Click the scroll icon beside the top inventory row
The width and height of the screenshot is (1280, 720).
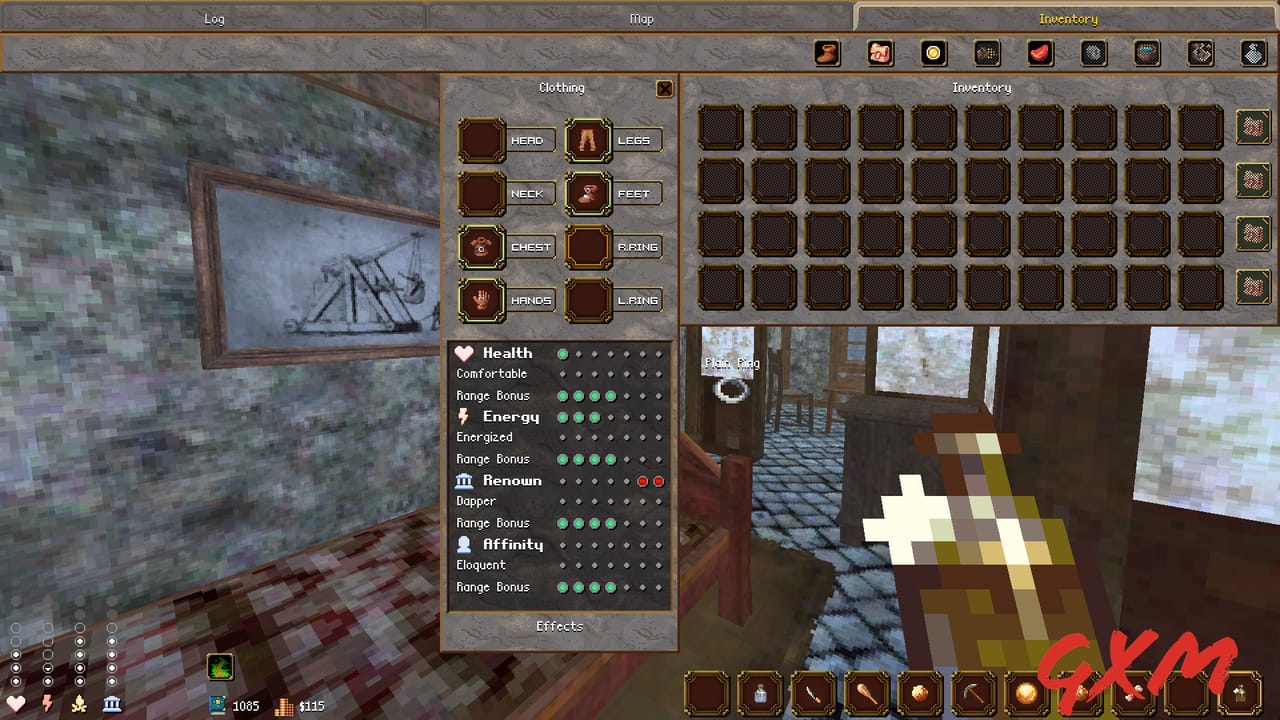tap(1253, 127)
